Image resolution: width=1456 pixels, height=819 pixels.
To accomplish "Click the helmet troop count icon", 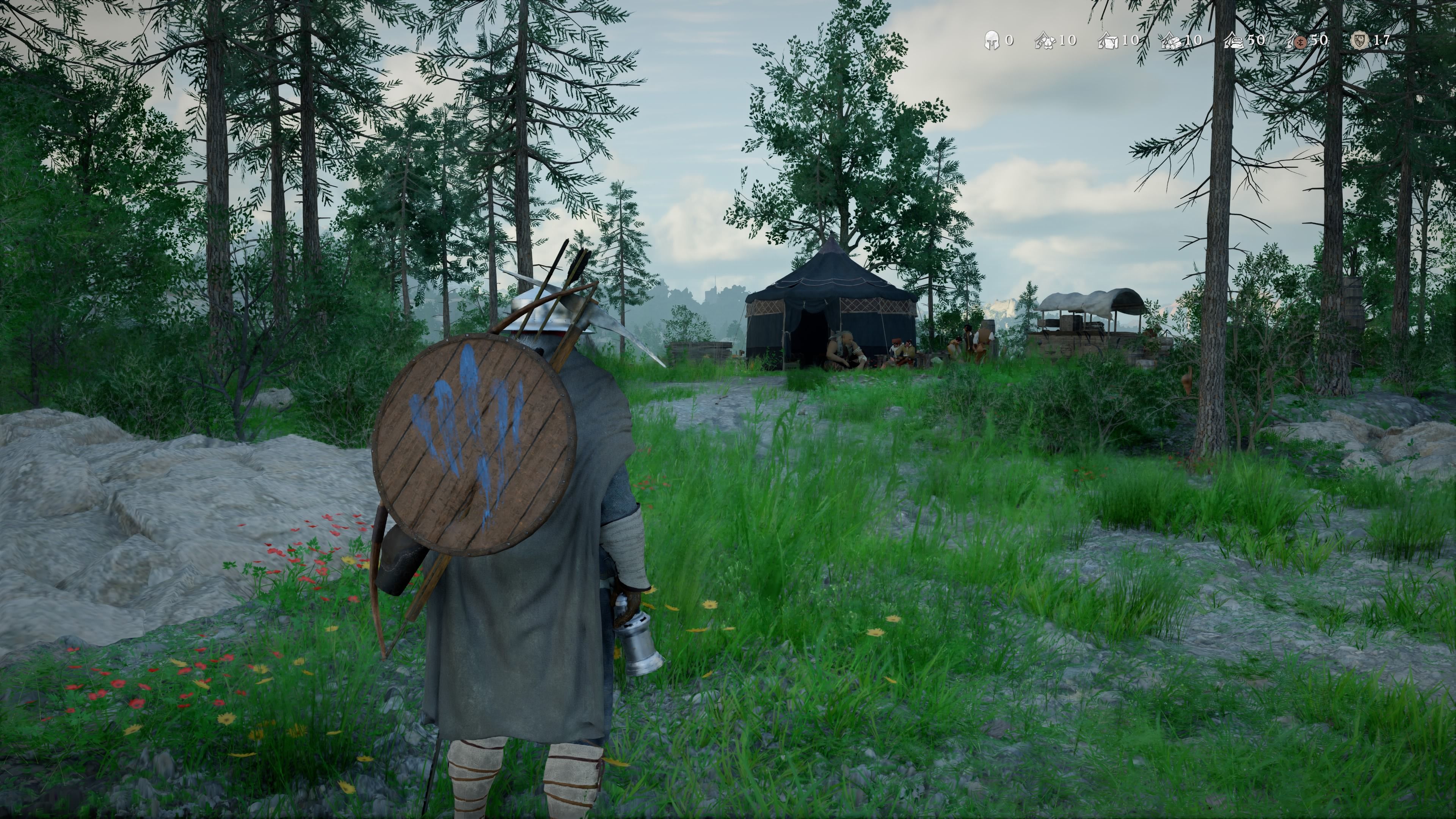I will click(x=992, y=41).
